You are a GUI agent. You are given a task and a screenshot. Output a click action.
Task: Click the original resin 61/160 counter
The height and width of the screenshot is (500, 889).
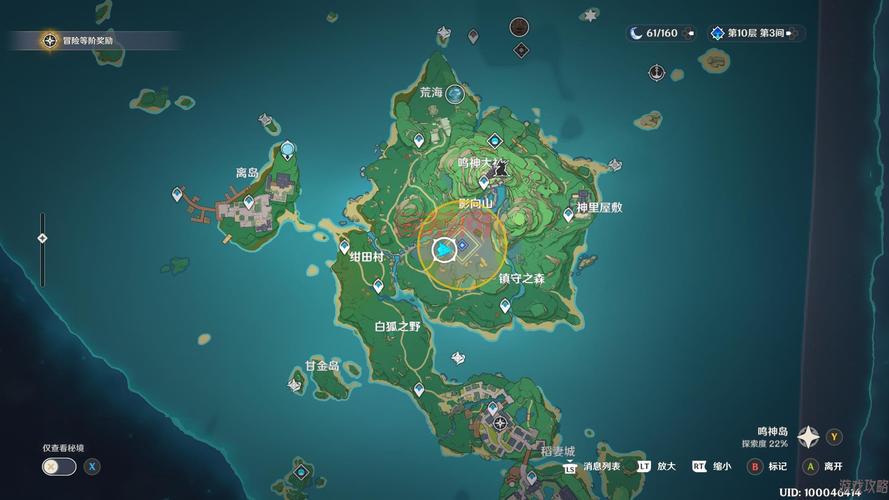click(654, 33)
